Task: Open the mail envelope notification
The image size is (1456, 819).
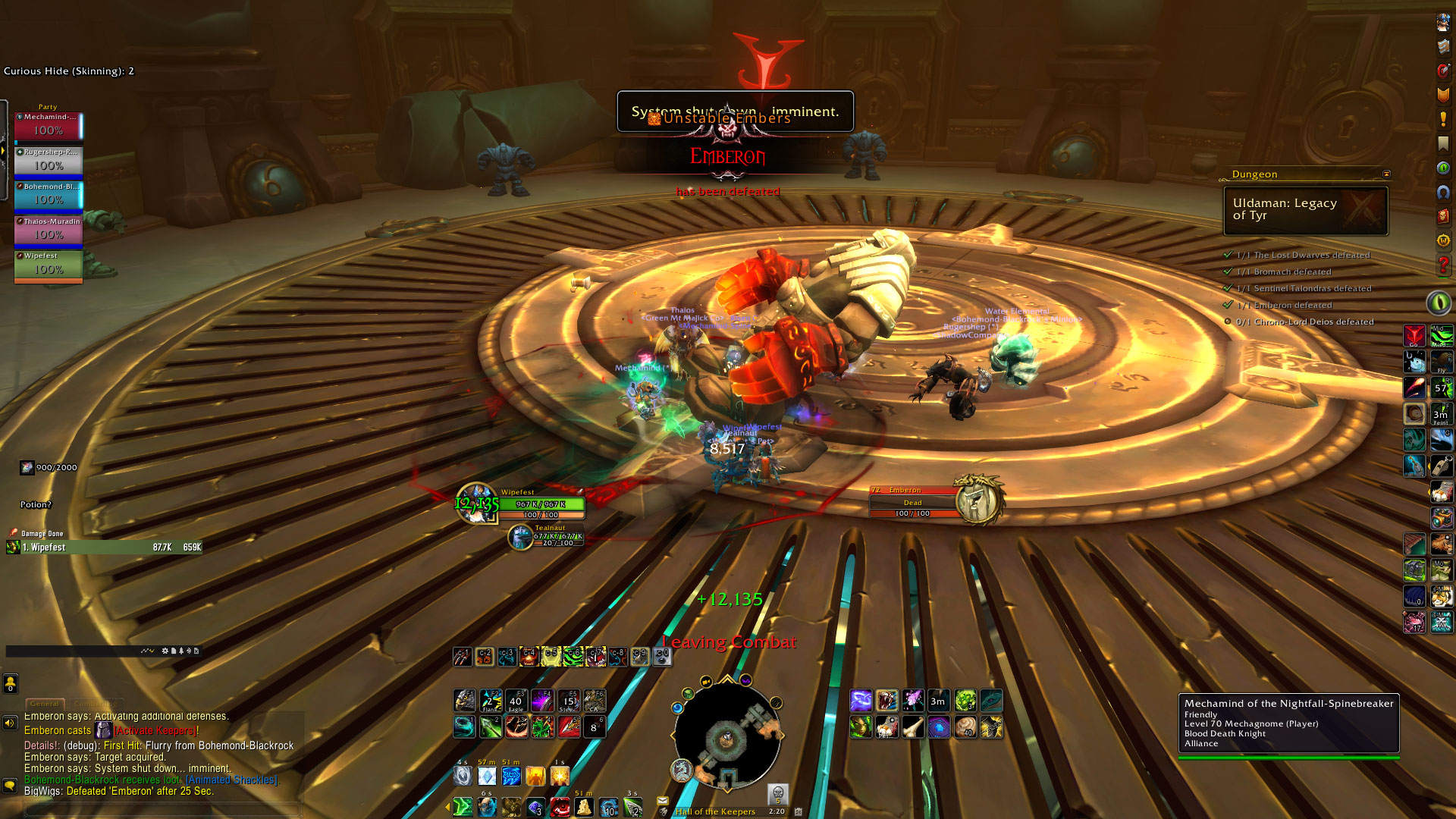Action: click(662, 801)
